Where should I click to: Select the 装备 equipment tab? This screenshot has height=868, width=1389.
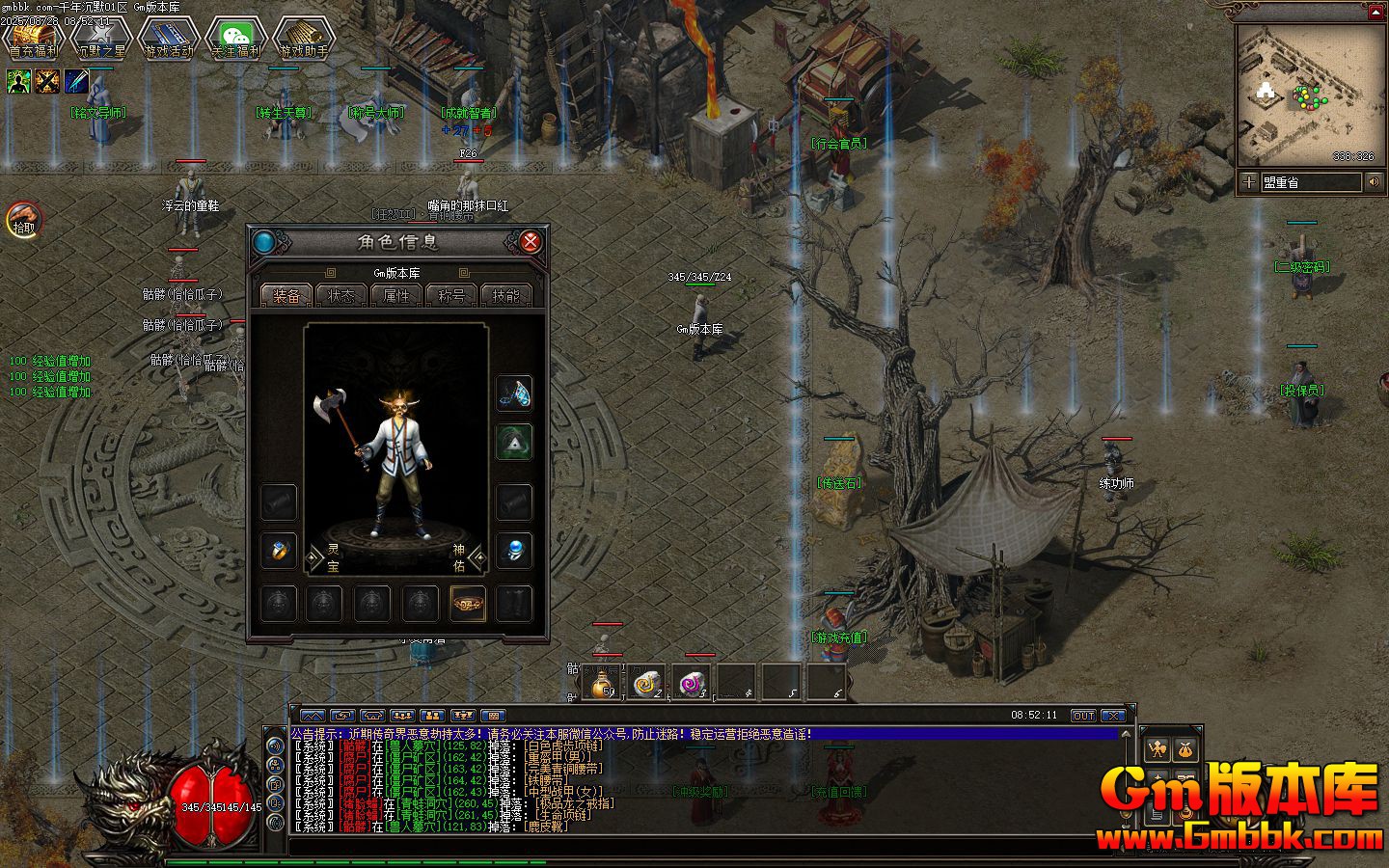(x=286, y=296)
